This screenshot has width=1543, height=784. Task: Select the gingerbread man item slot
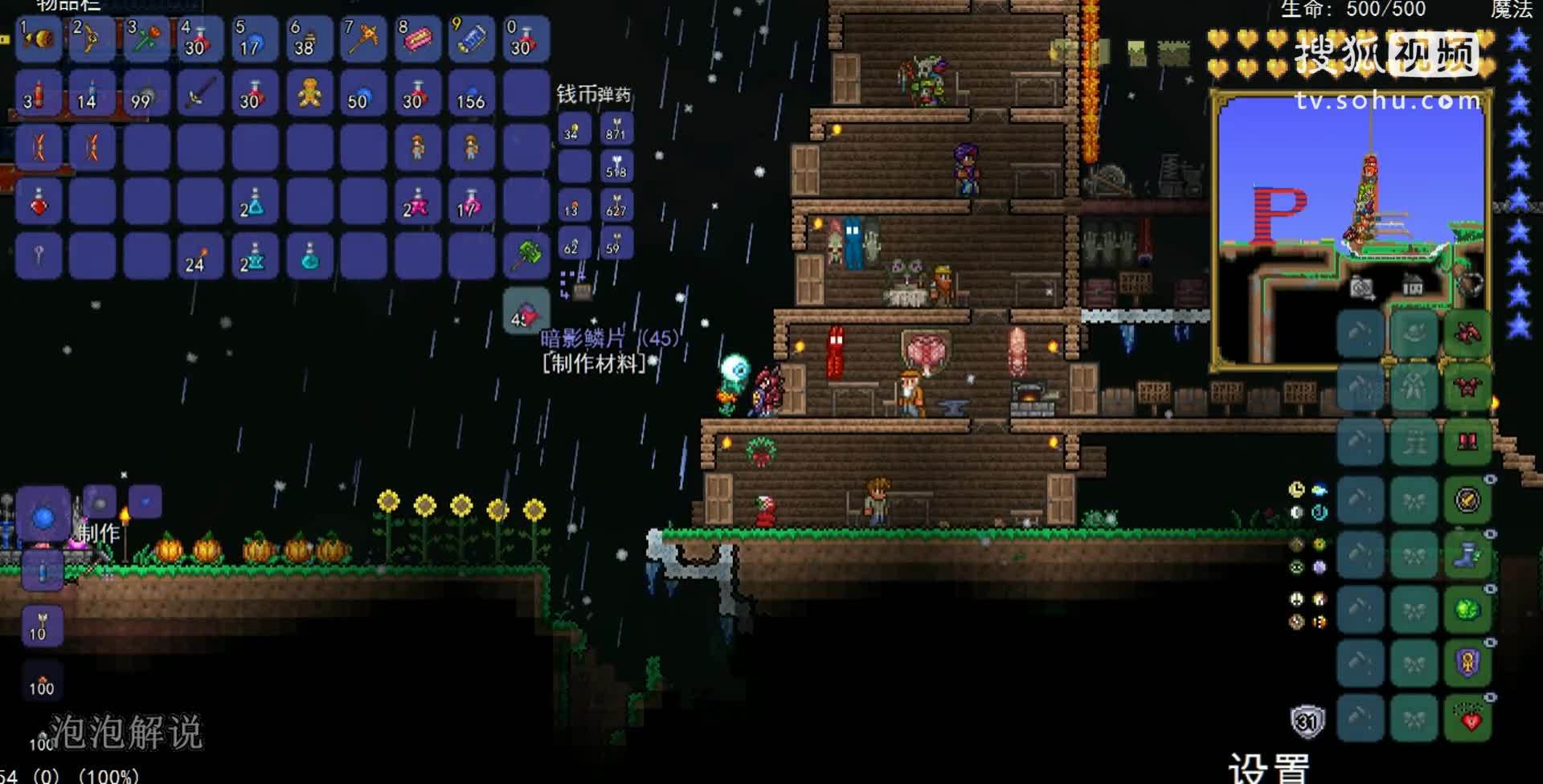(308, 94)
